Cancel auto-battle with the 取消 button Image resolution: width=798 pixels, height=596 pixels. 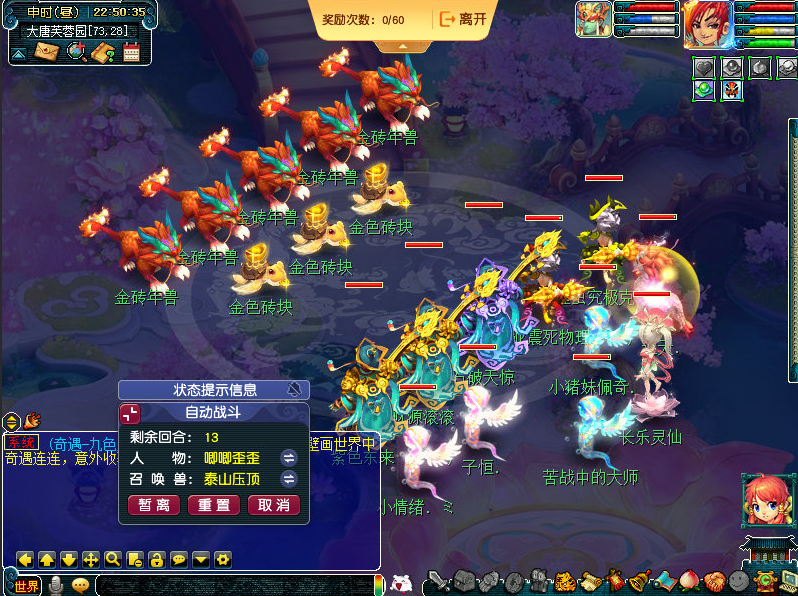point(273,506)
